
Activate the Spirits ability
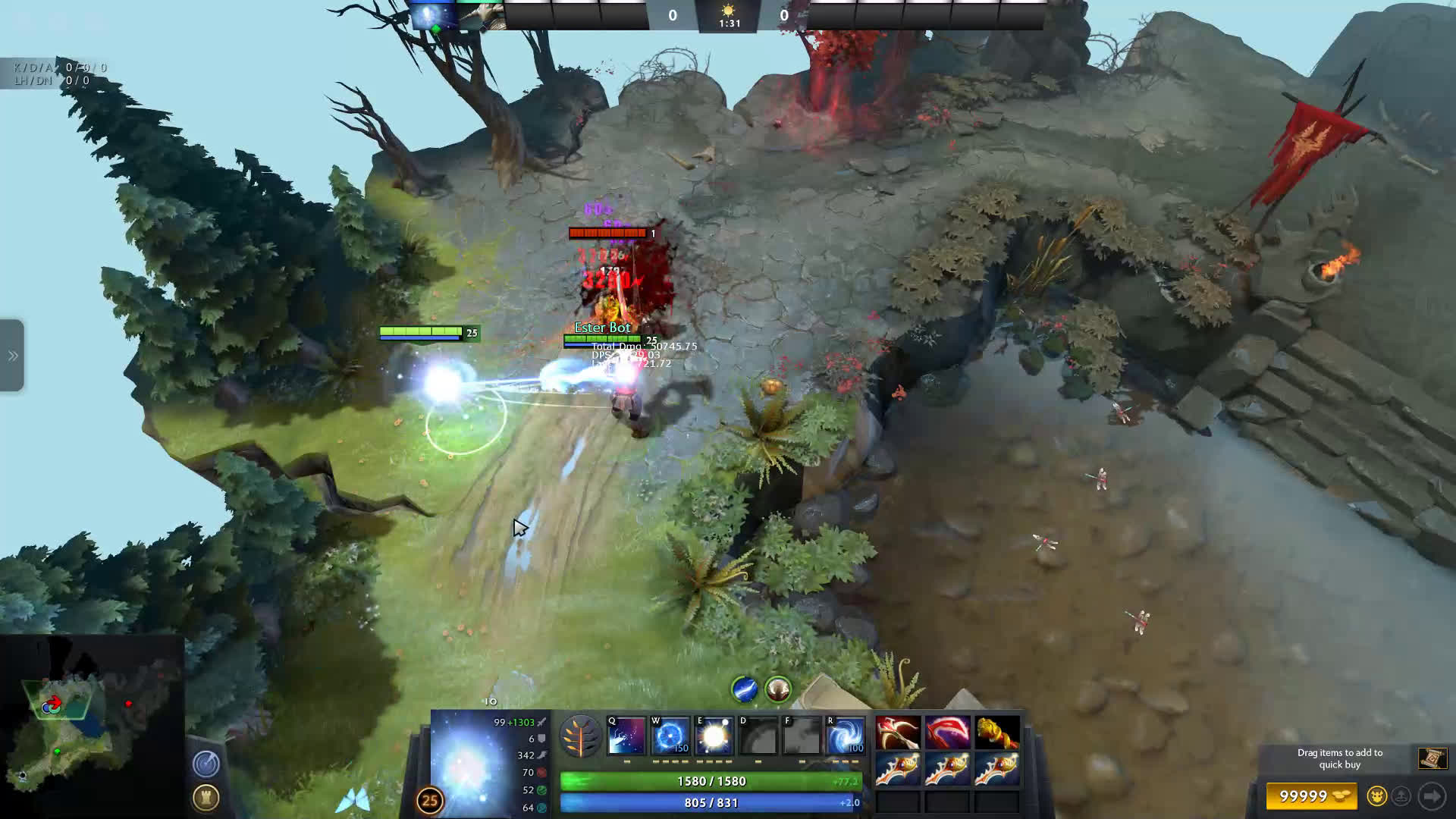[670, 736]
